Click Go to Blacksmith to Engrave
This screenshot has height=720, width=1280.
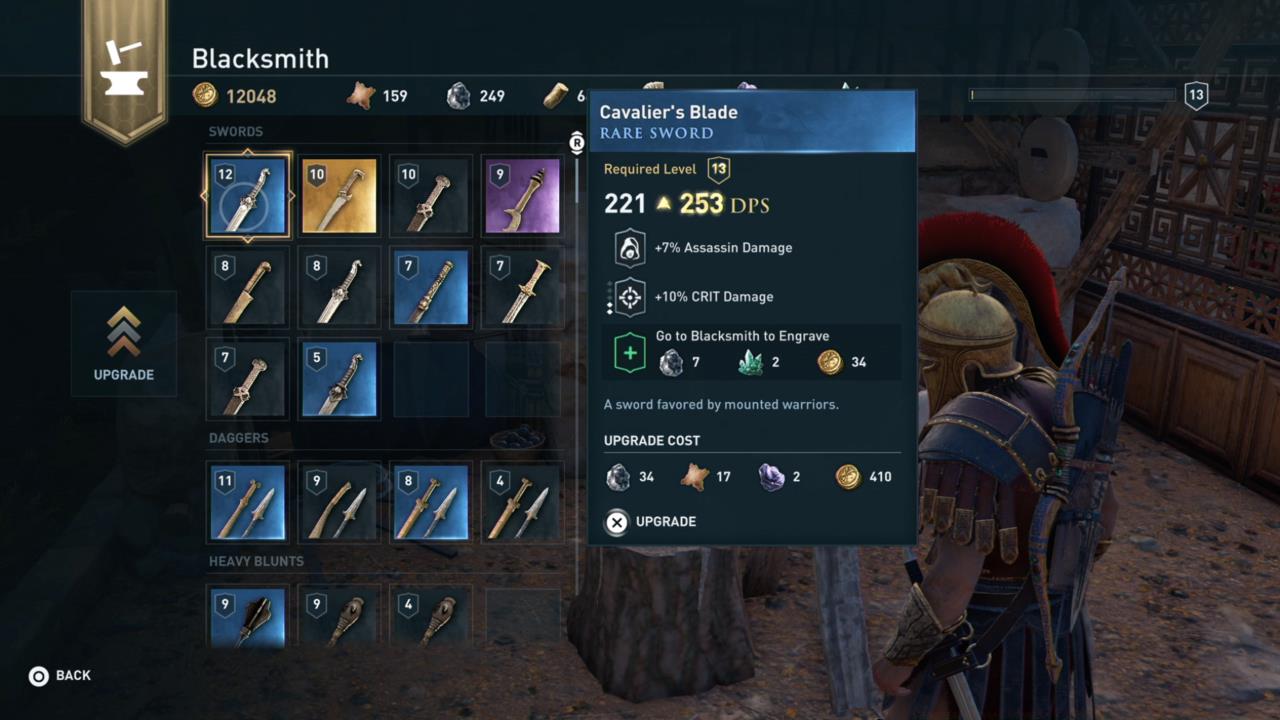click(x=742, y=336)
